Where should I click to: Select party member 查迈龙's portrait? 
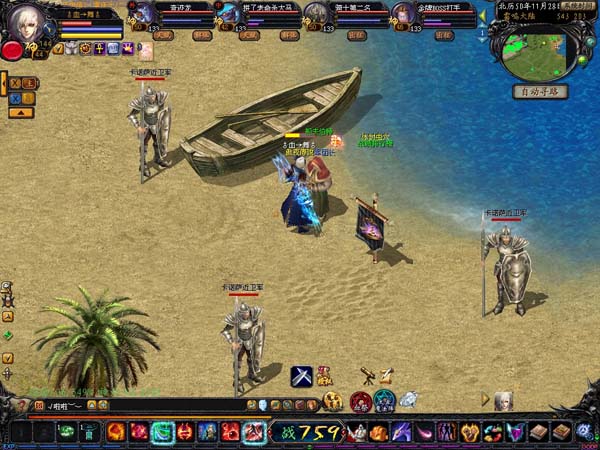tap(146, 13)
